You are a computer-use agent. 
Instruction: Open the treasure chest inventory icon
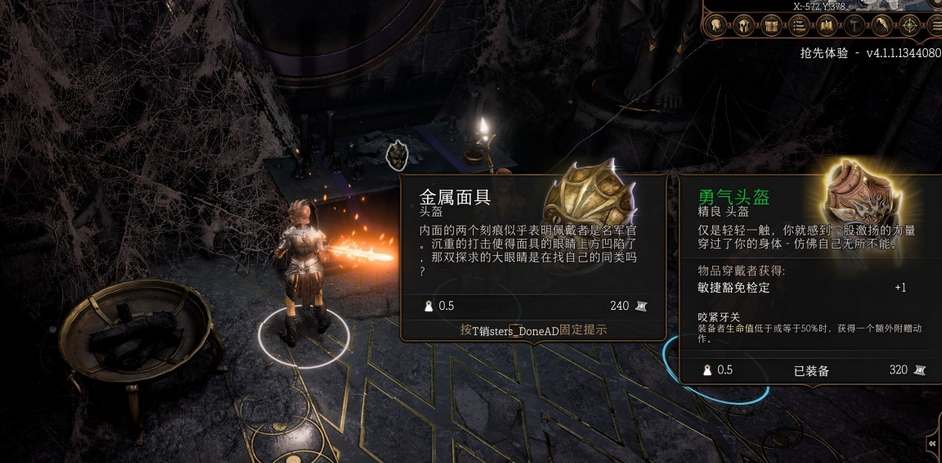[x=771, y=25]
